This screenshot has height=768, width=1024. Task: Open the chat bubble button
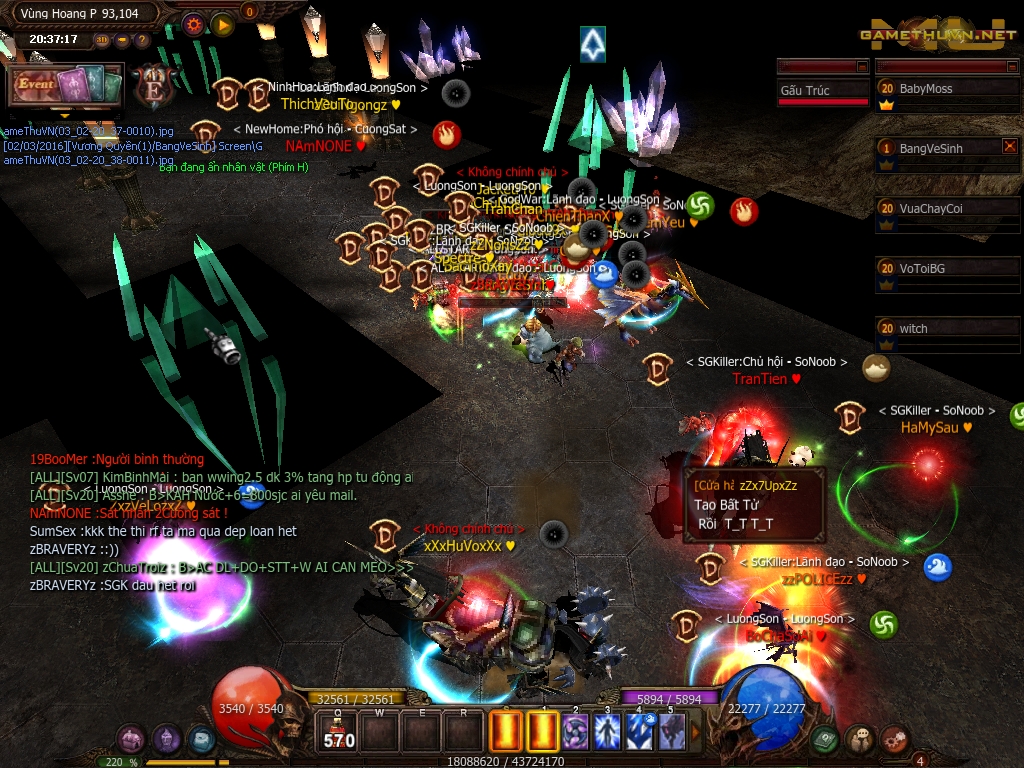[x=859, y=739]
